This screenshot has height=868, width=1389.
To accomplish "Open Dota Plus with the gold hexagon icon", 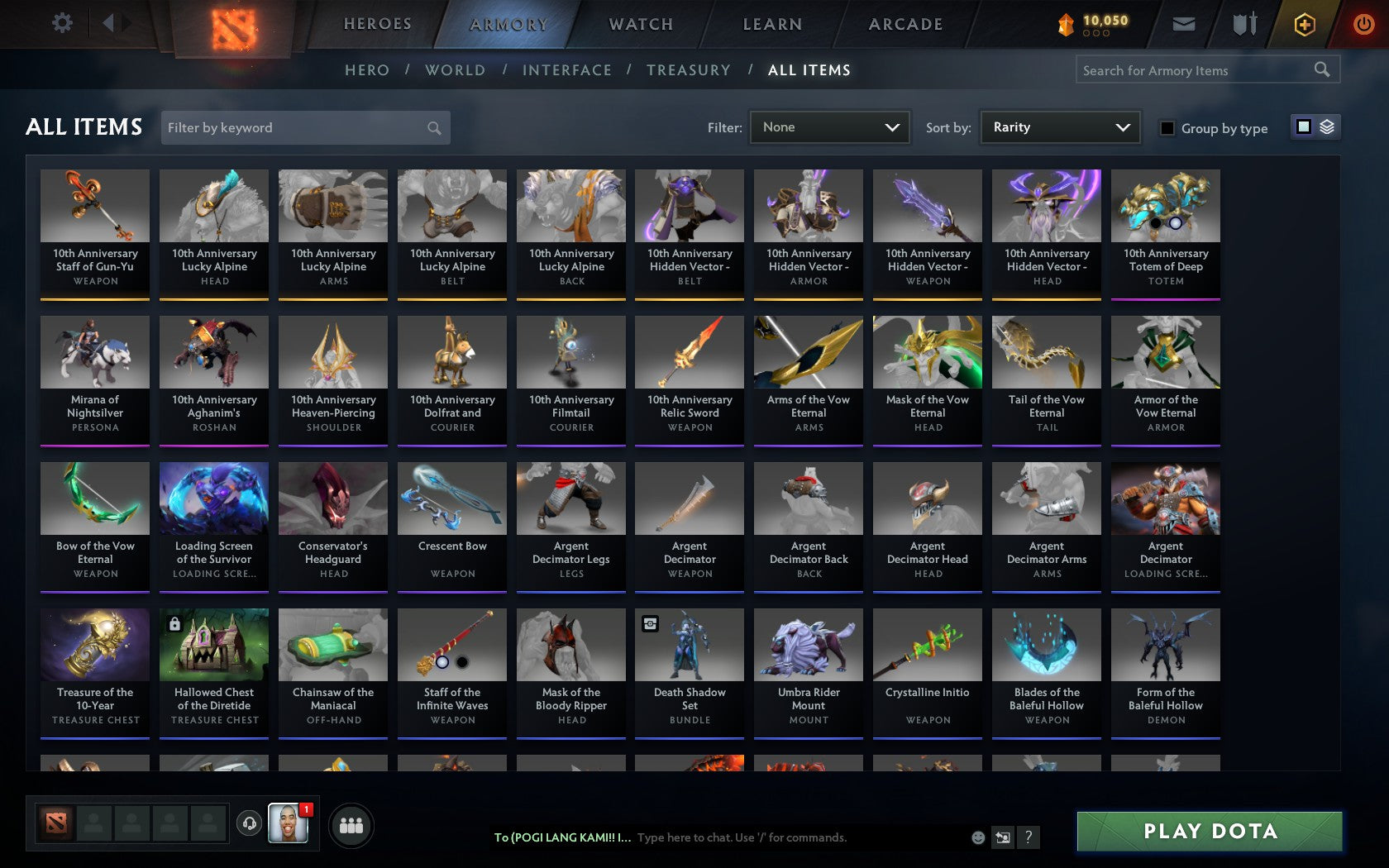I will 1305,24.
